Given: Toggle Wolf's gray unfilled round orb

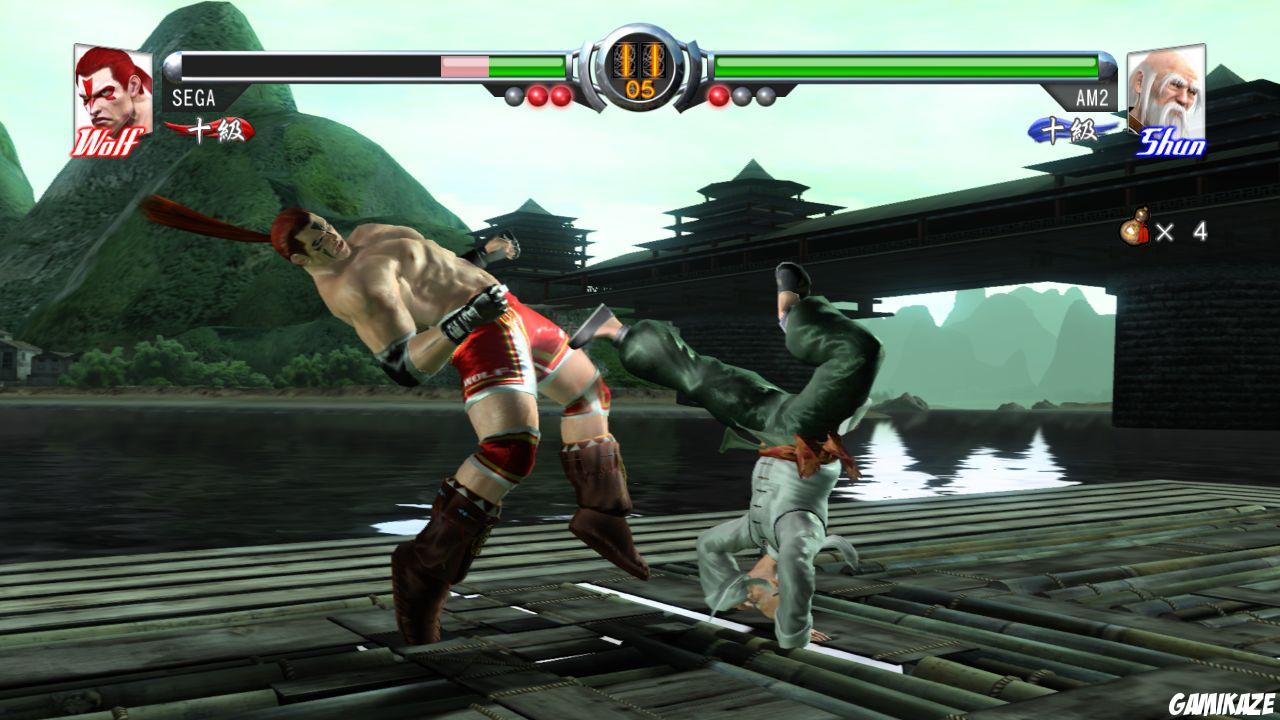Looking at the screenshot, I should [512, 94].
